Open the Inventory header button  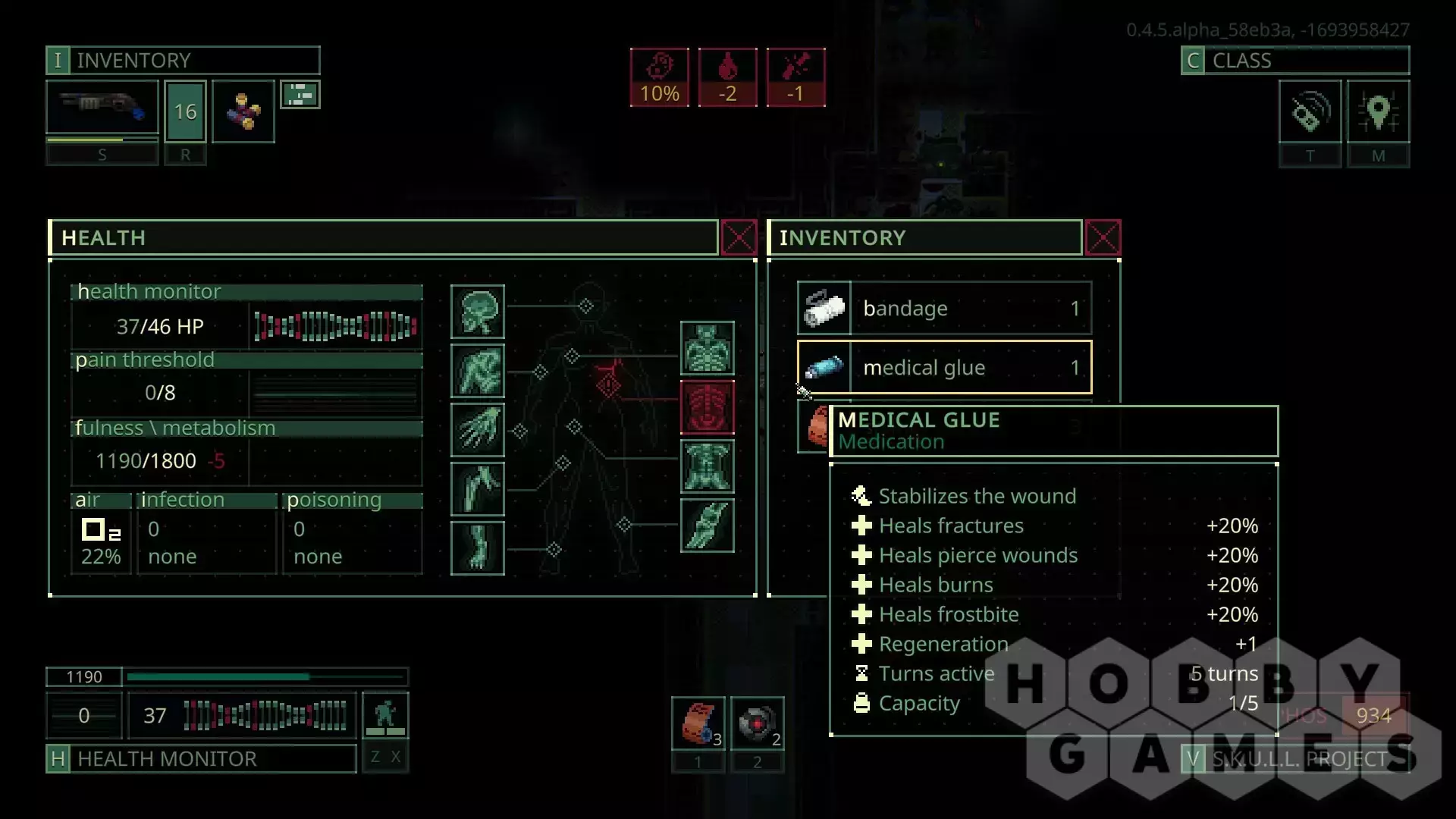pyautogui.click(x=183, y=61)
